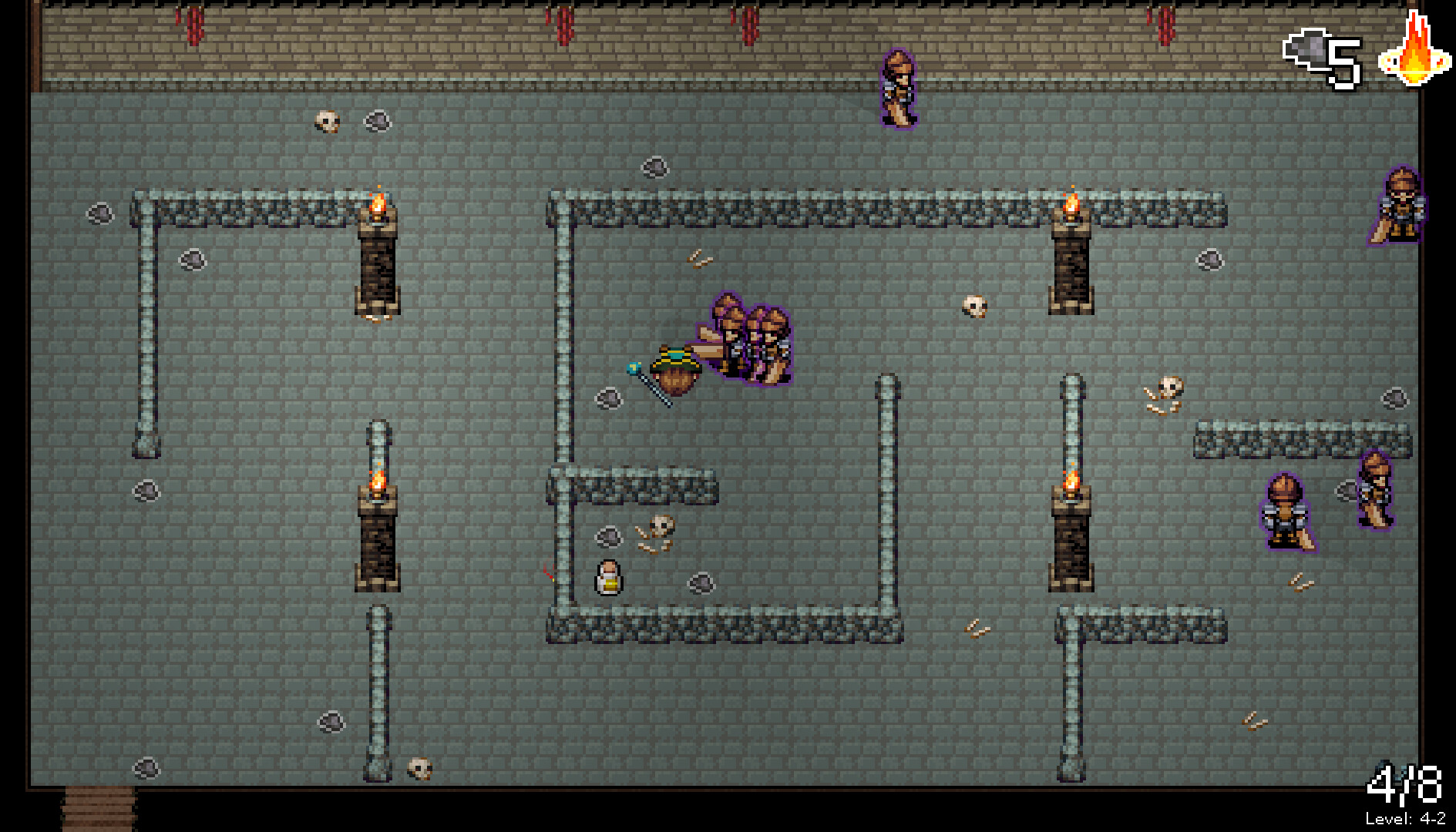Click the lower-left torch flame

click(378, 481)
